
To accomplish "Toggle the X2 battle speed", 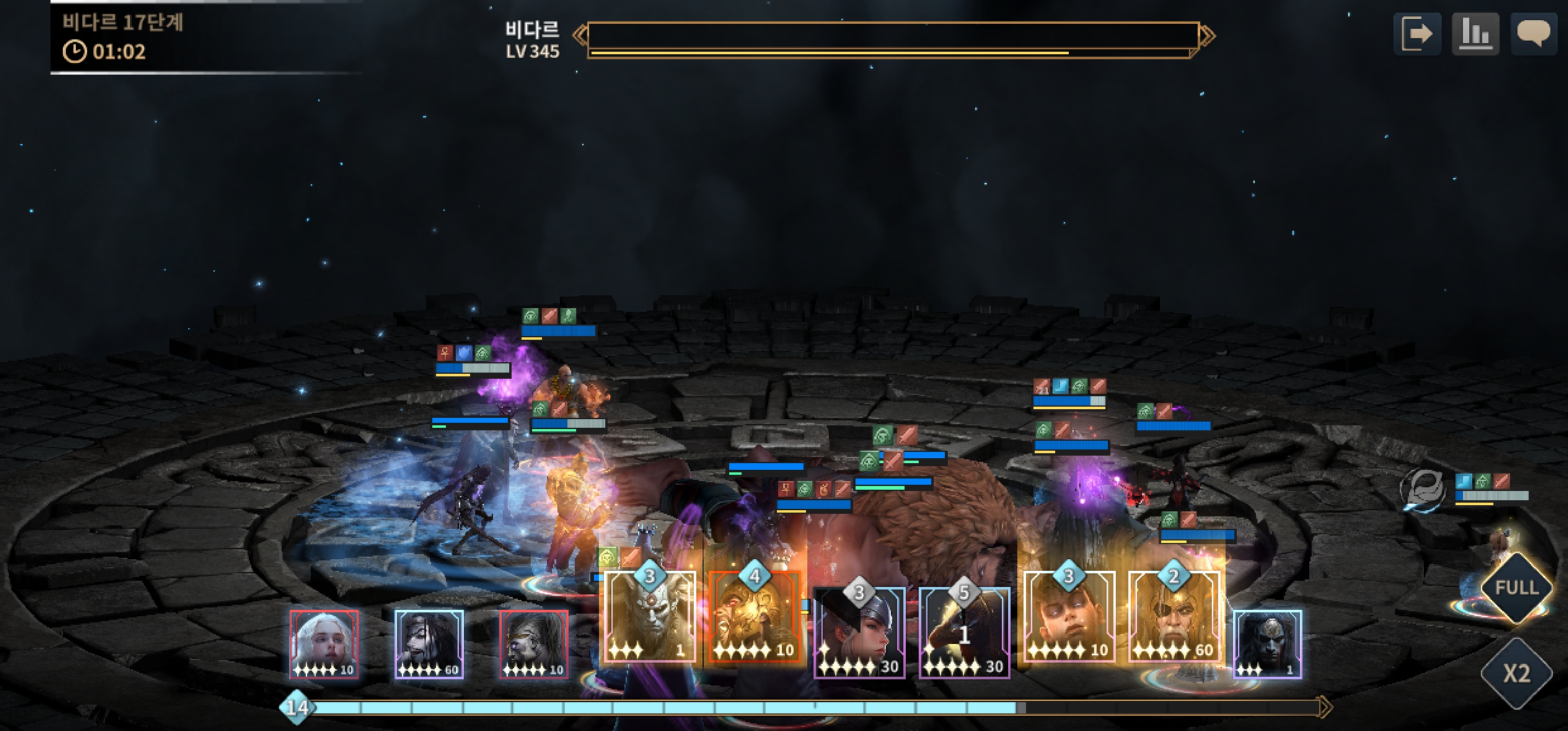I will [1516, 673].
